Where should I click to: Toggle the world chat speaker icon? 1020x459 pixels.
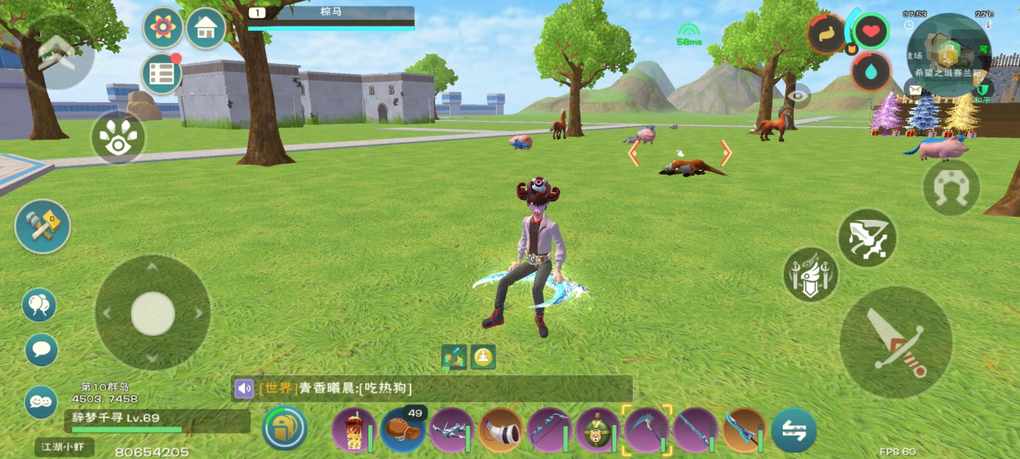[244, 388]
